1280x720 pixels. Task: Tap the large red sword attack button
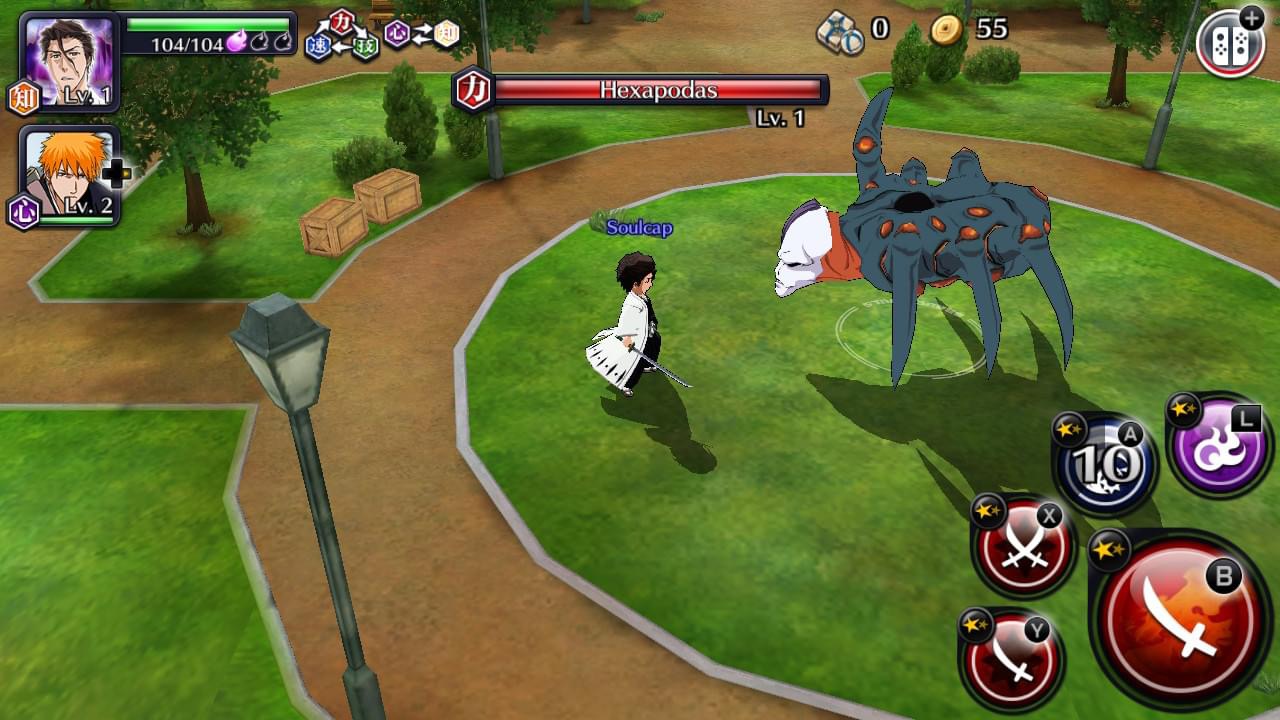tap(1180, 620)
